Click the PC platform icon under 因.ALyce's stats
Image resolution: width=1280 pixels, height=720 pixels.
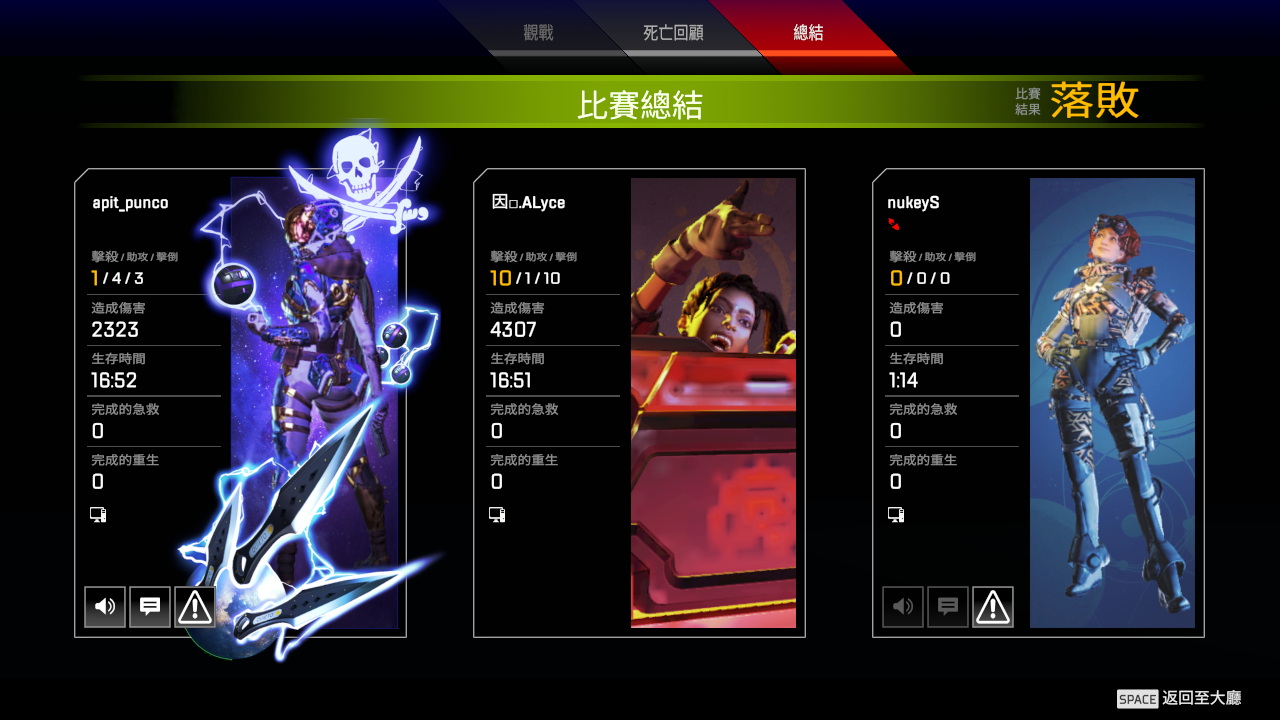[495, 514]
